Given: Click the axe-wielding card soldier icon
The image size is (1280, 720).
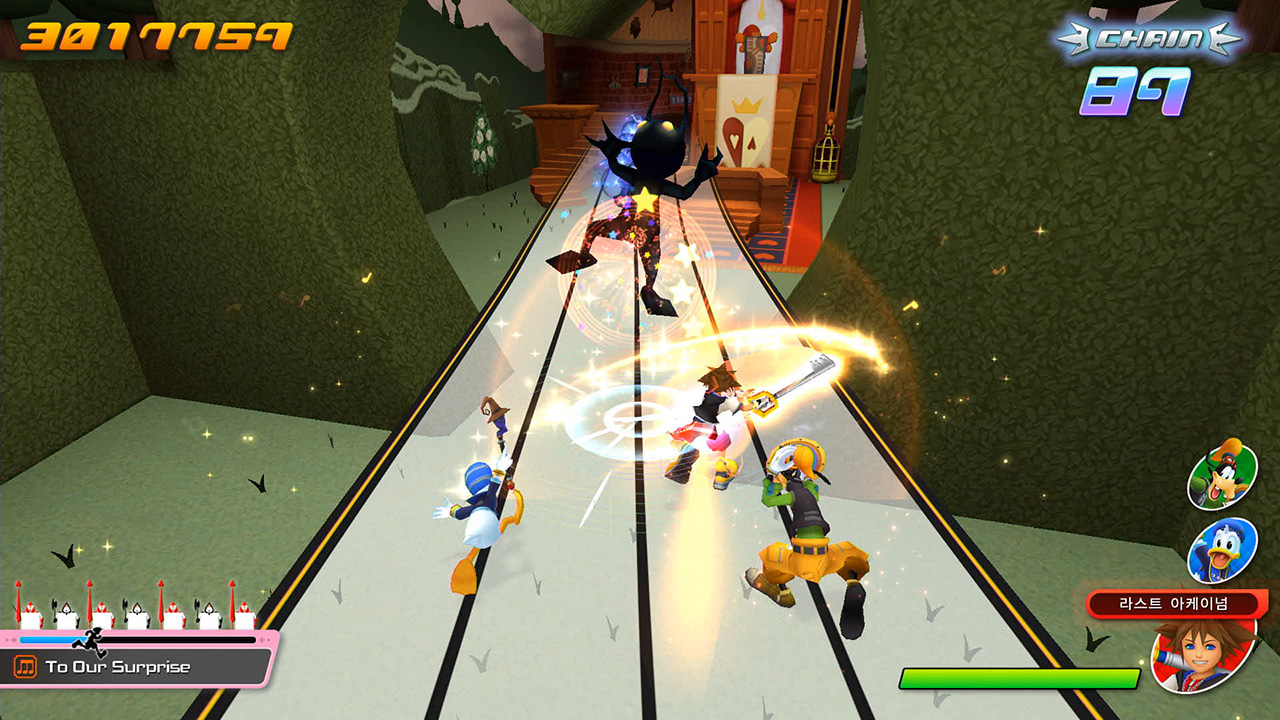Looking at the screenshot, I should click(x=67, y=610).
